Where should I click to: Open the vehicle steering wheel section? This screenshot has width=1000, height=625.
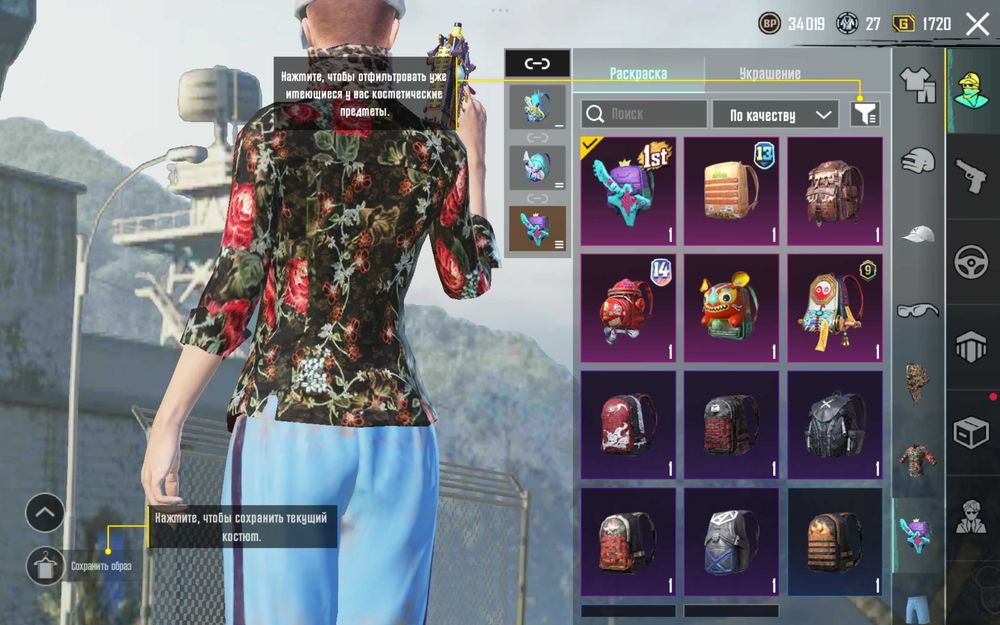(972, 262)
